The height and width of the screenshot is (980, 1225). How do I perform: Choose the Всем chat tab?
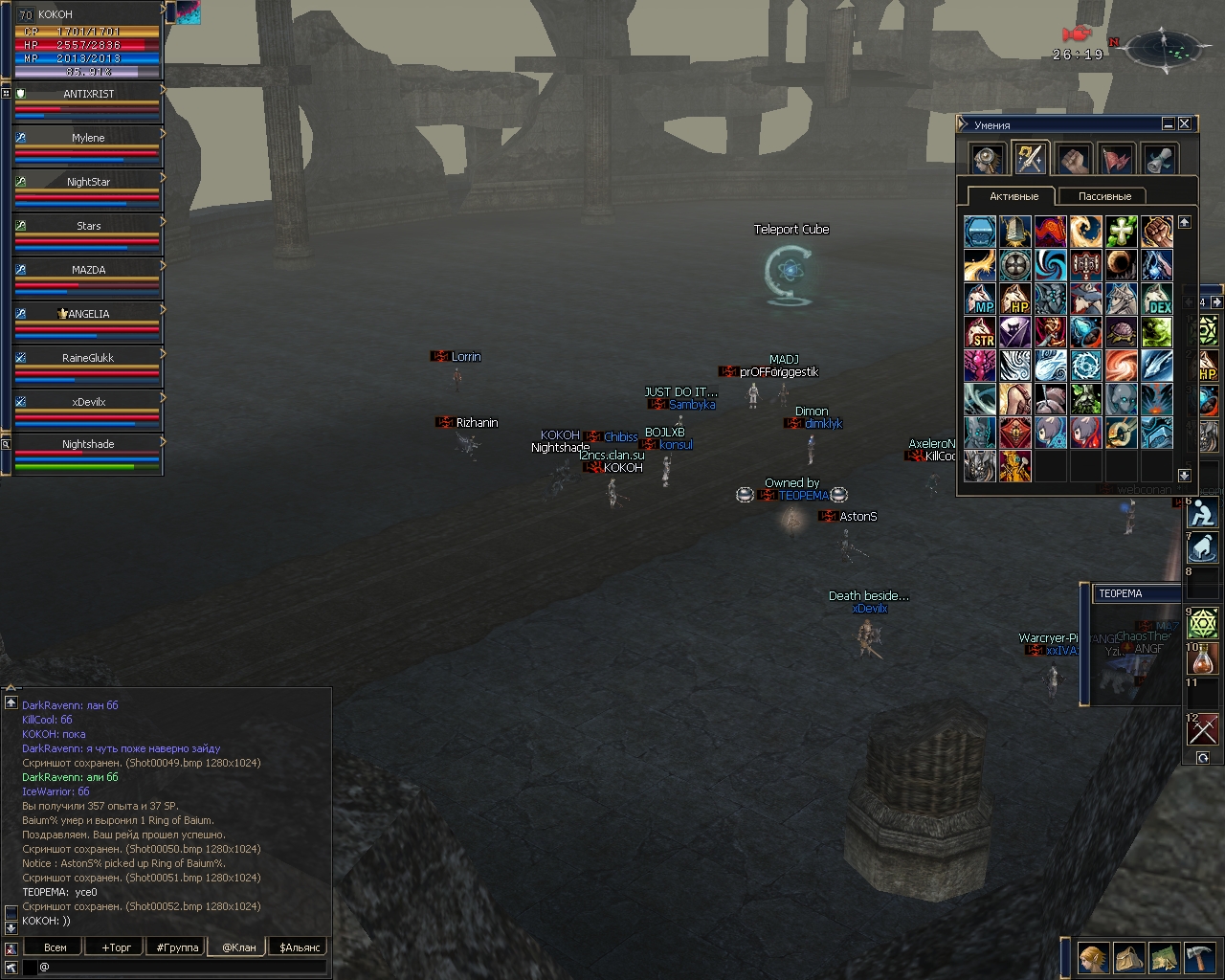pos(56,947)
